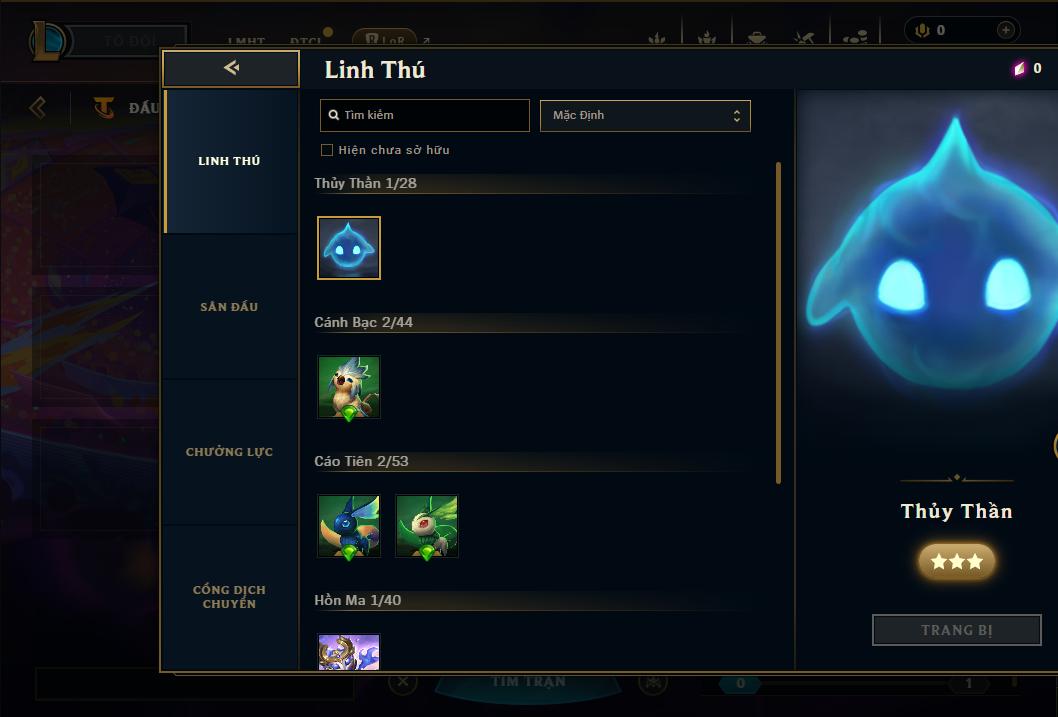Choose the three-star tier badge
1058x717 pixels.
[957, 562]
